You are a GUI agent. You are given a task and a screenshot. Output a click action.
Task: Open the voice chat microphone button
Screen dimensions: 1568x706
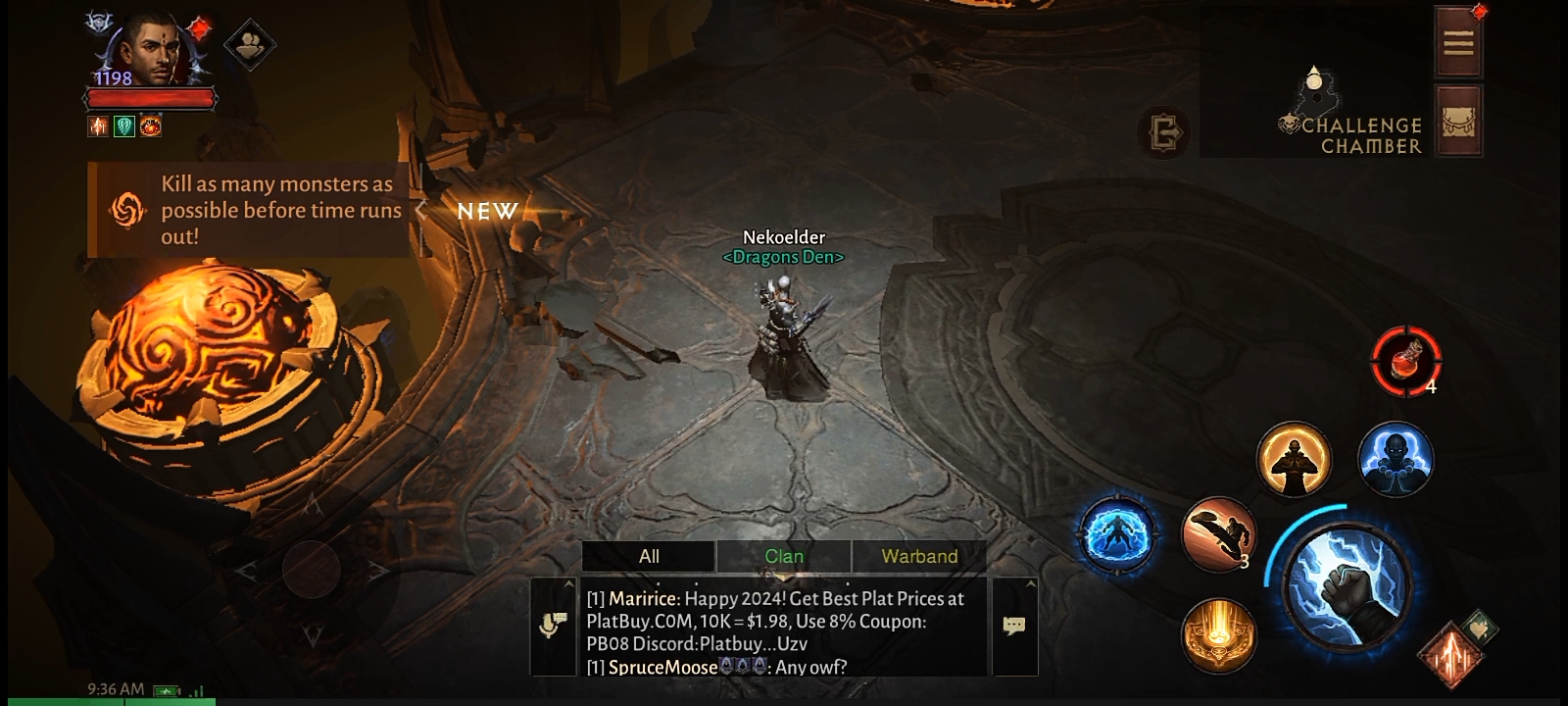[x=554, y=627]
